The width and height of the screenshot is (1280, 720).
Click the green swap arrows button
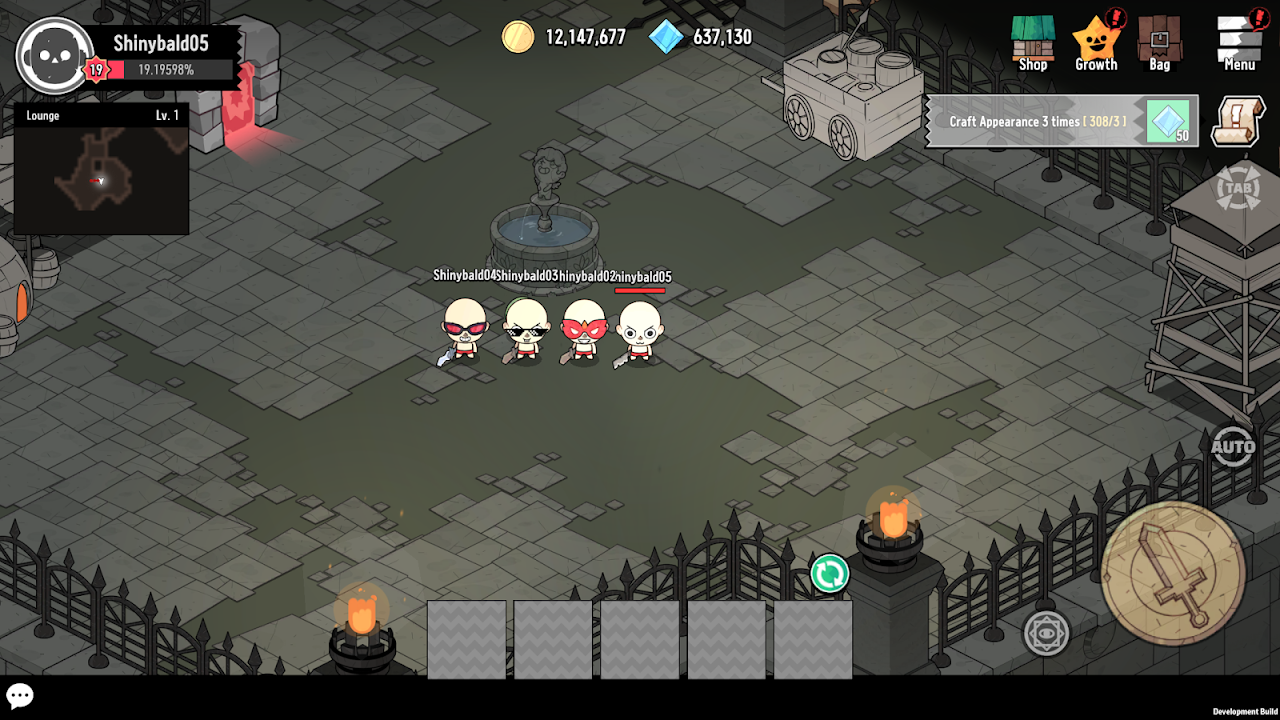(829, 574)
